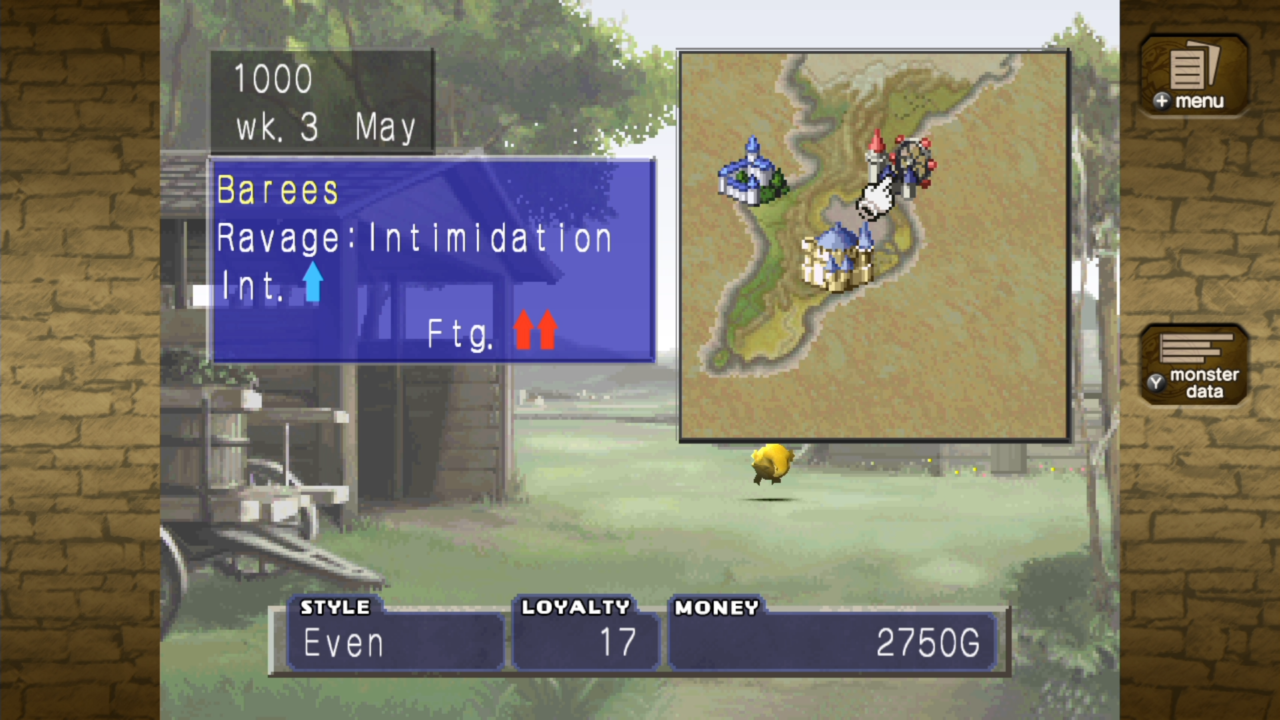Click the blue Int increase arrow
This screenshot has height=720, width=1280.
313,283
